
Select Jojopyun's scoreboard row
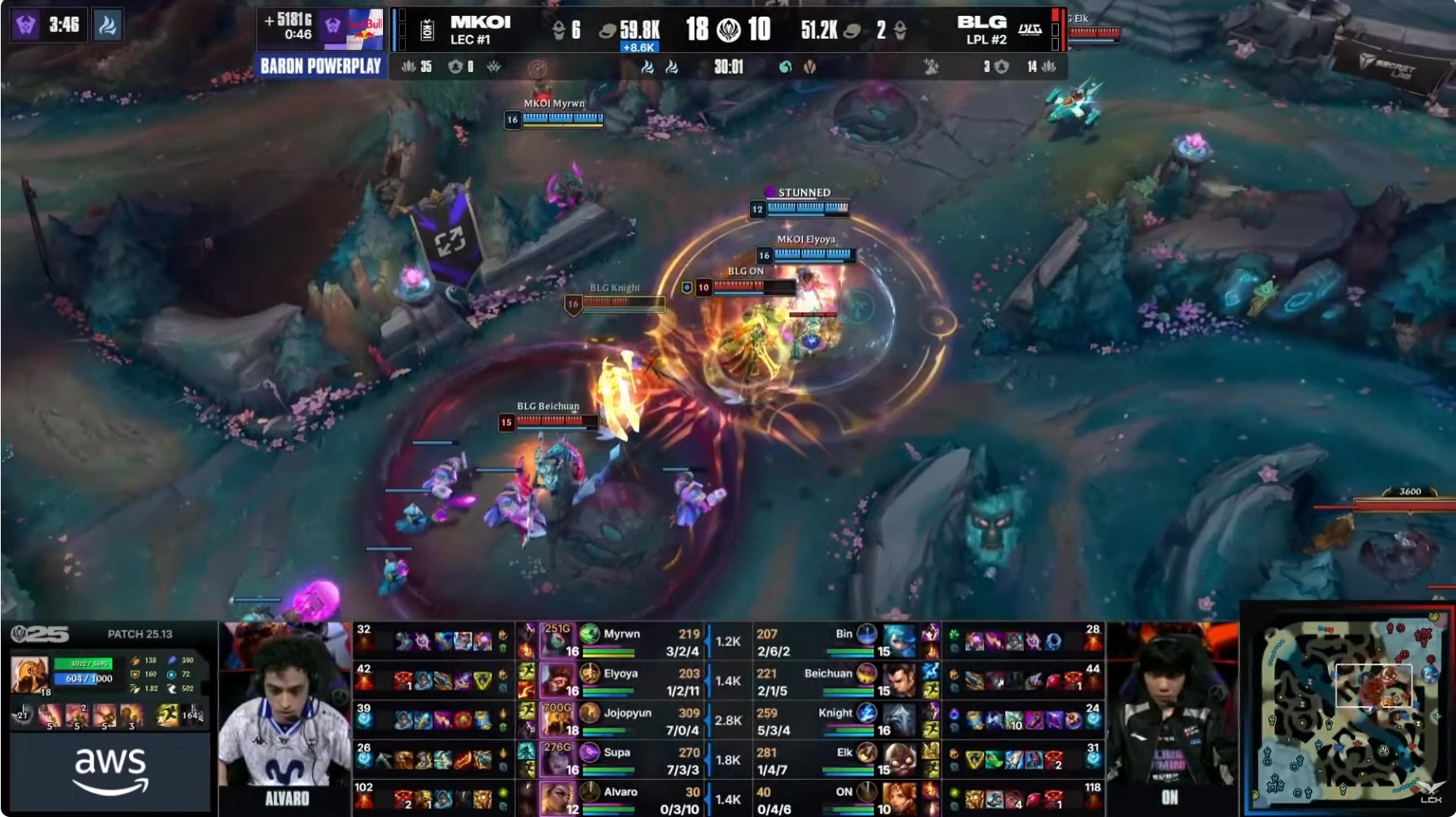coord(622,720)
